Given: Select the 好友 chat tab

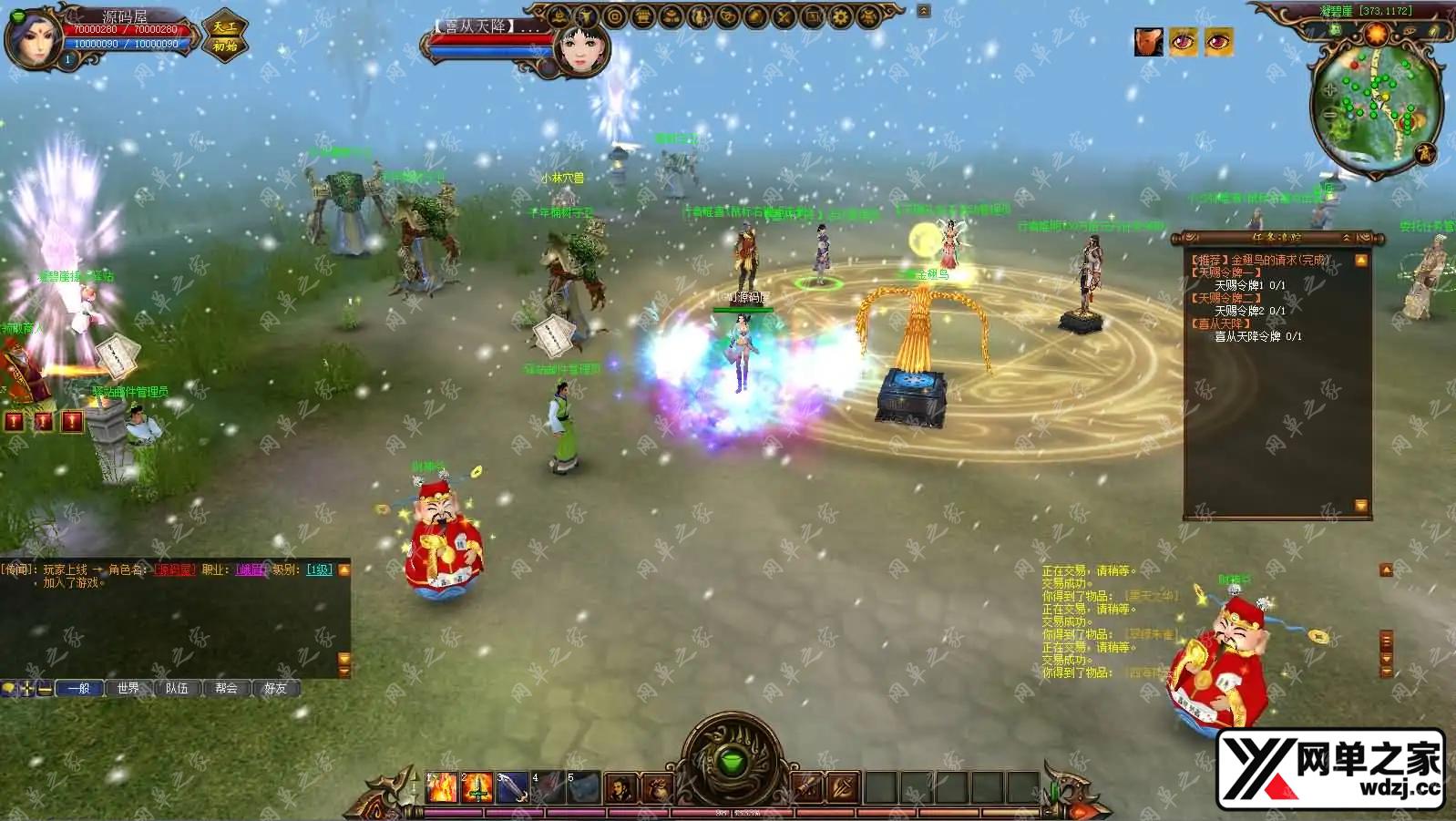Looking at the screenshot, I should [275, 688].
